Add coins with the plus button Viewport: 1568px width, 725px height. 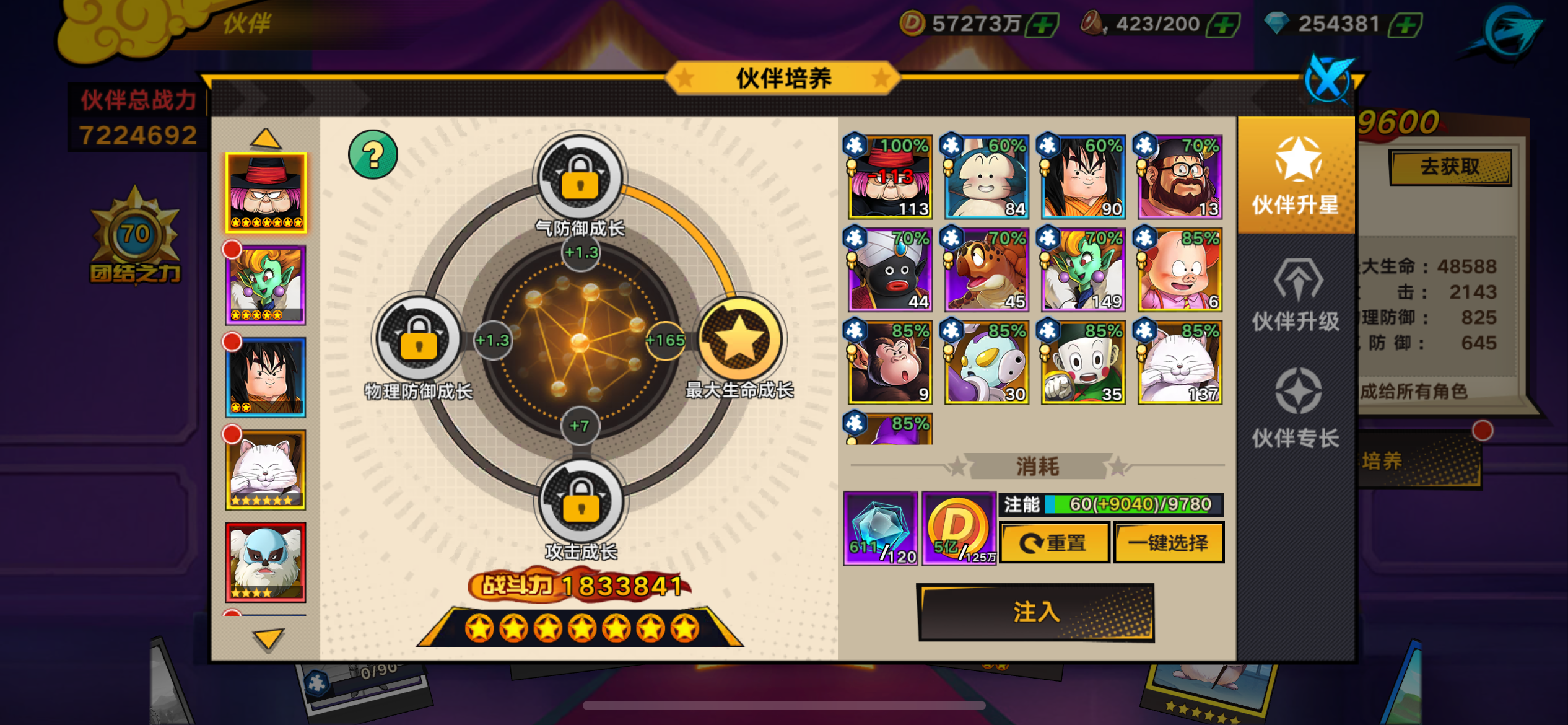pos(1043,25)
